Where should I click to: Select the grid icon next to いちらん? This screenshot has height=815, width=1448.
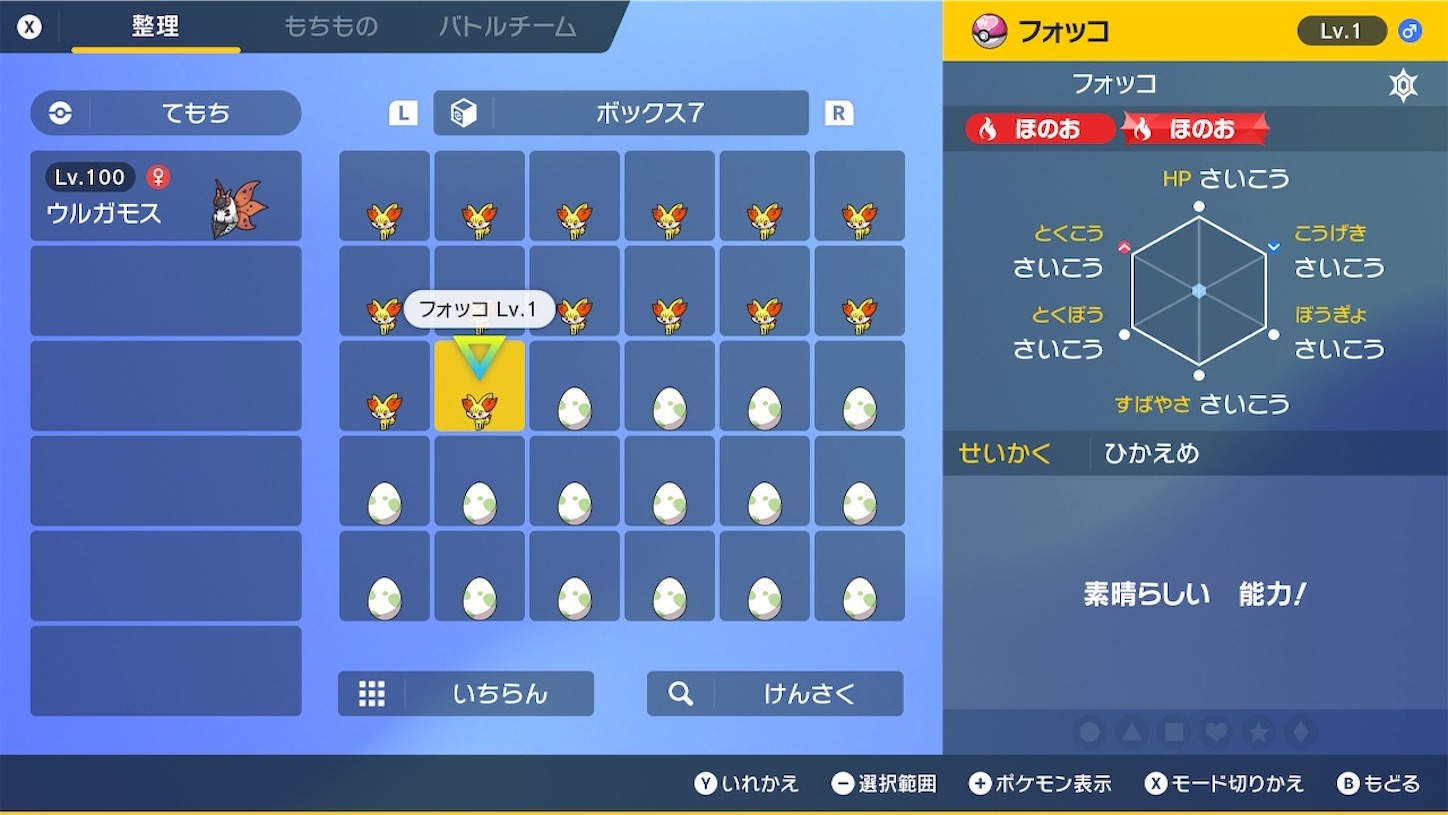371,694
